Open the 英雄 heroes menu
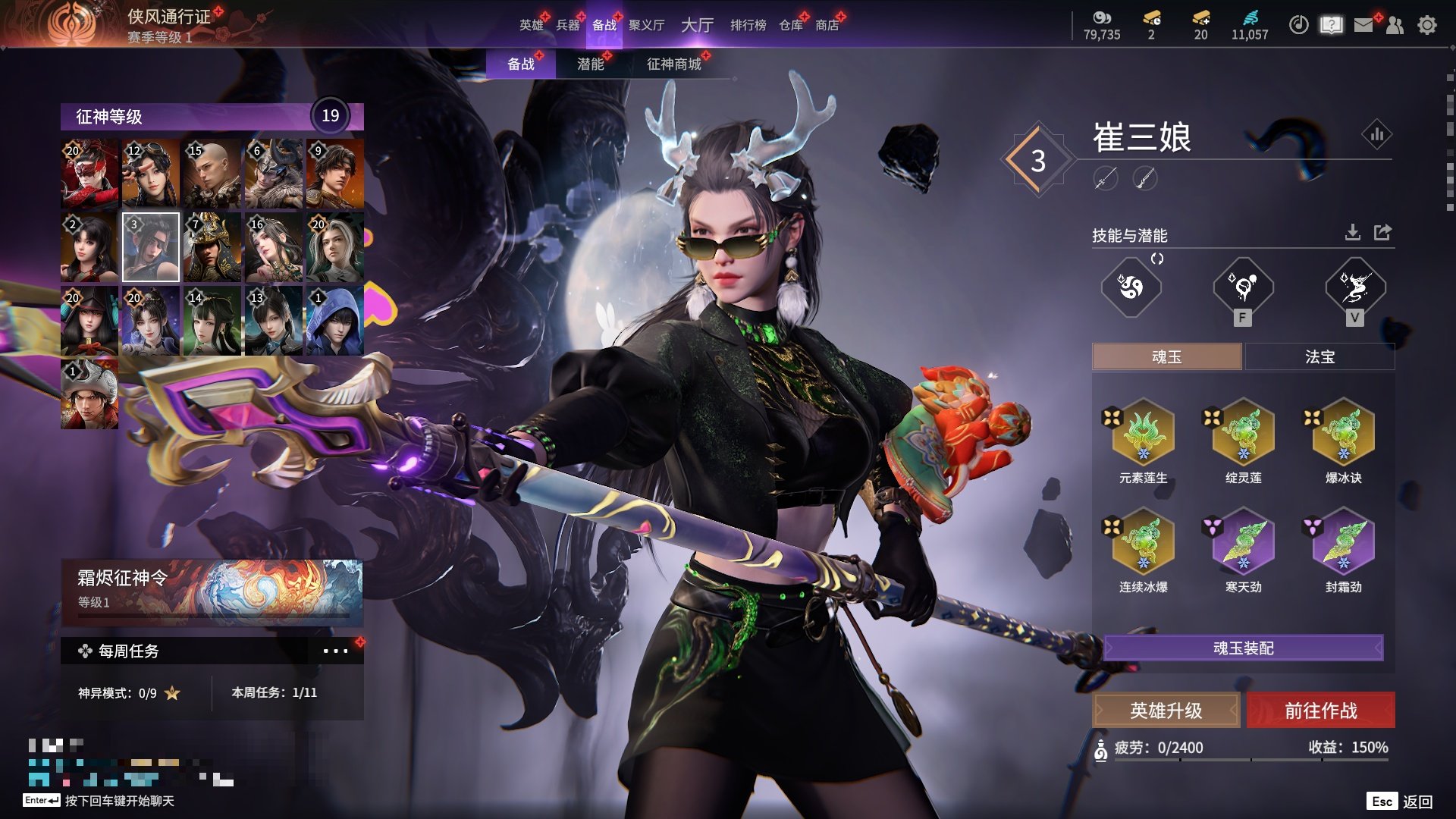Image resolution: width=1456 pixels, height=819 pixels. (x=531, y=25)
